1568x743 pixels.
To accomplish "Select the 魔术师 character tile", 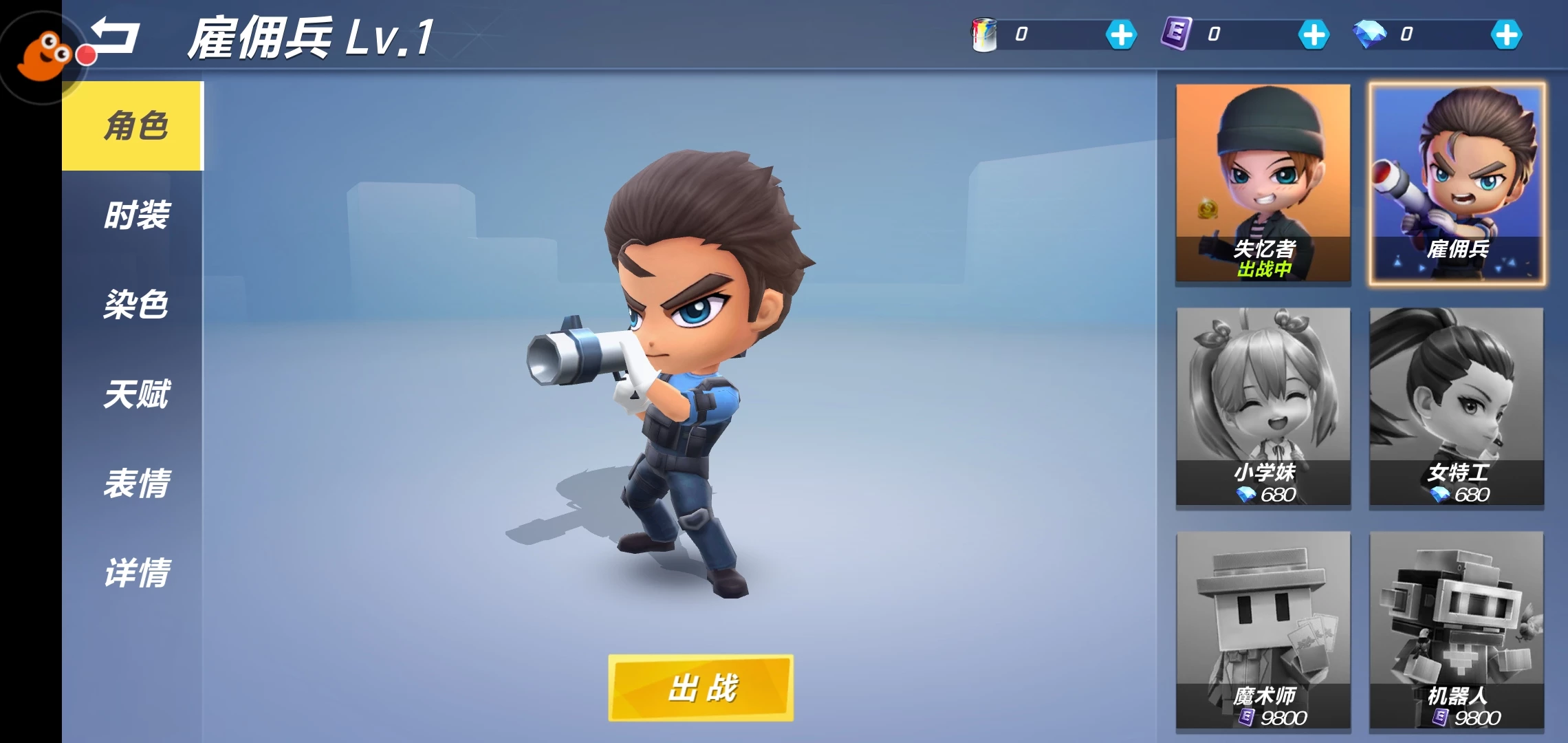I will click(1263, 629).
